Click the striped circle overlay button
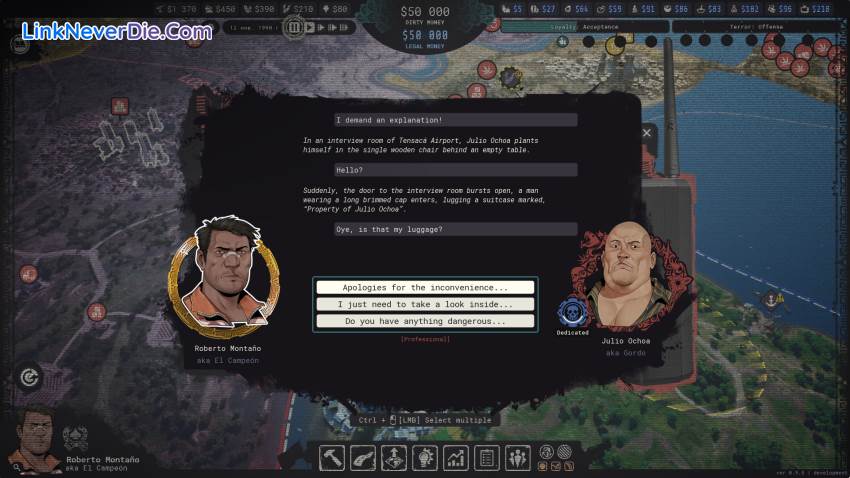This screenshot has width=850, height=478. coord(564,451)
